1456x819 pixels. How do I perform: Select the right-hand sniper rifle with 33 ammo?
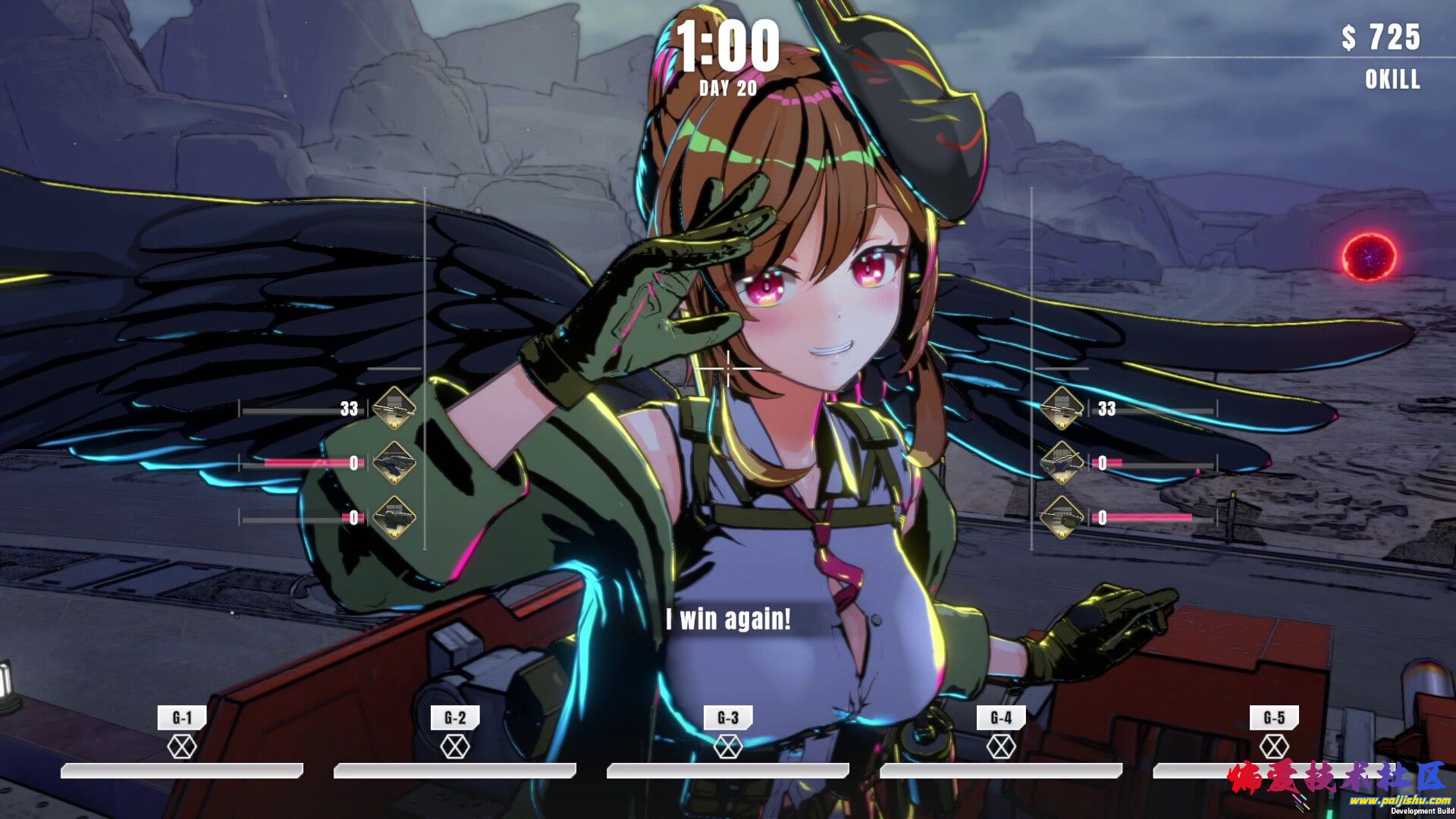click(x=1062, y=408)
